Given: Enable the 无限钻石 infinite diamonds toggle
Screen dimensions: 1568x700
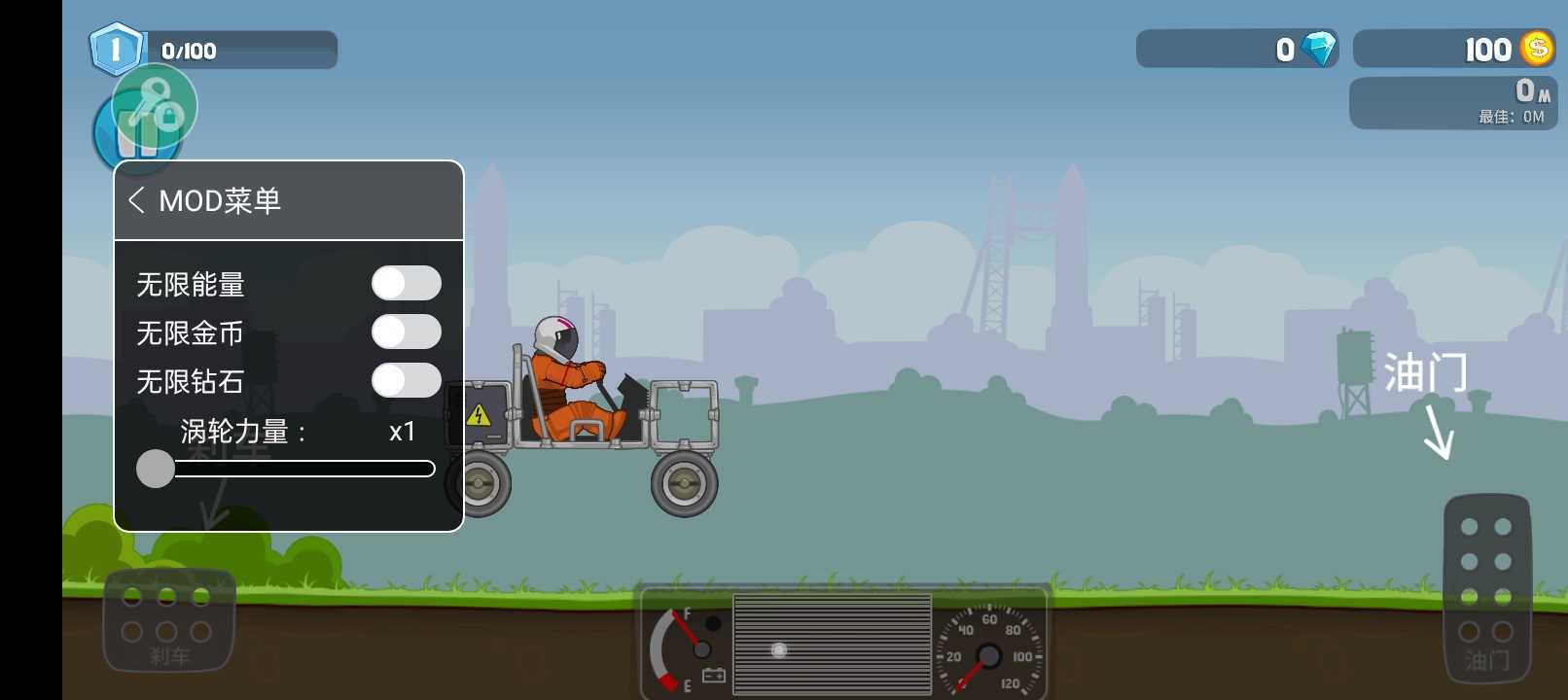Looking at the screenshot, I should pos(407,381).
